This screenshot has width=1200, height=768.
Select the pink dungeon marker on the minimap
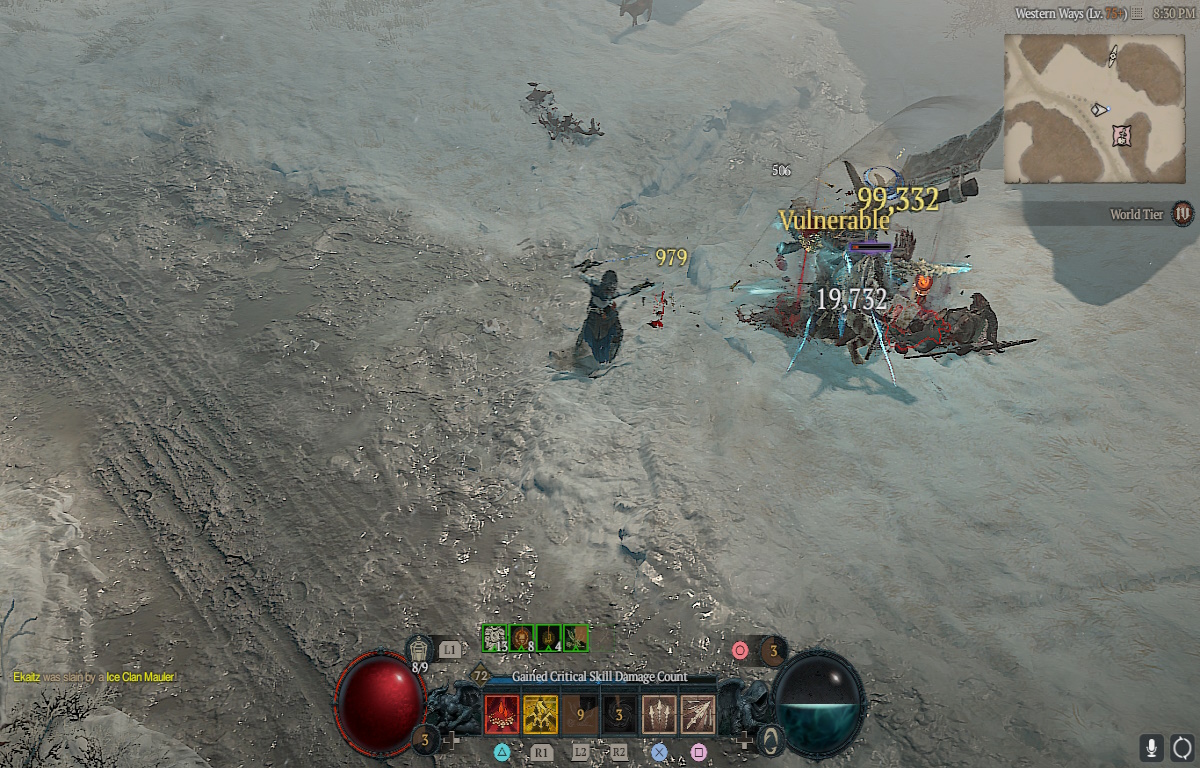1122,133
